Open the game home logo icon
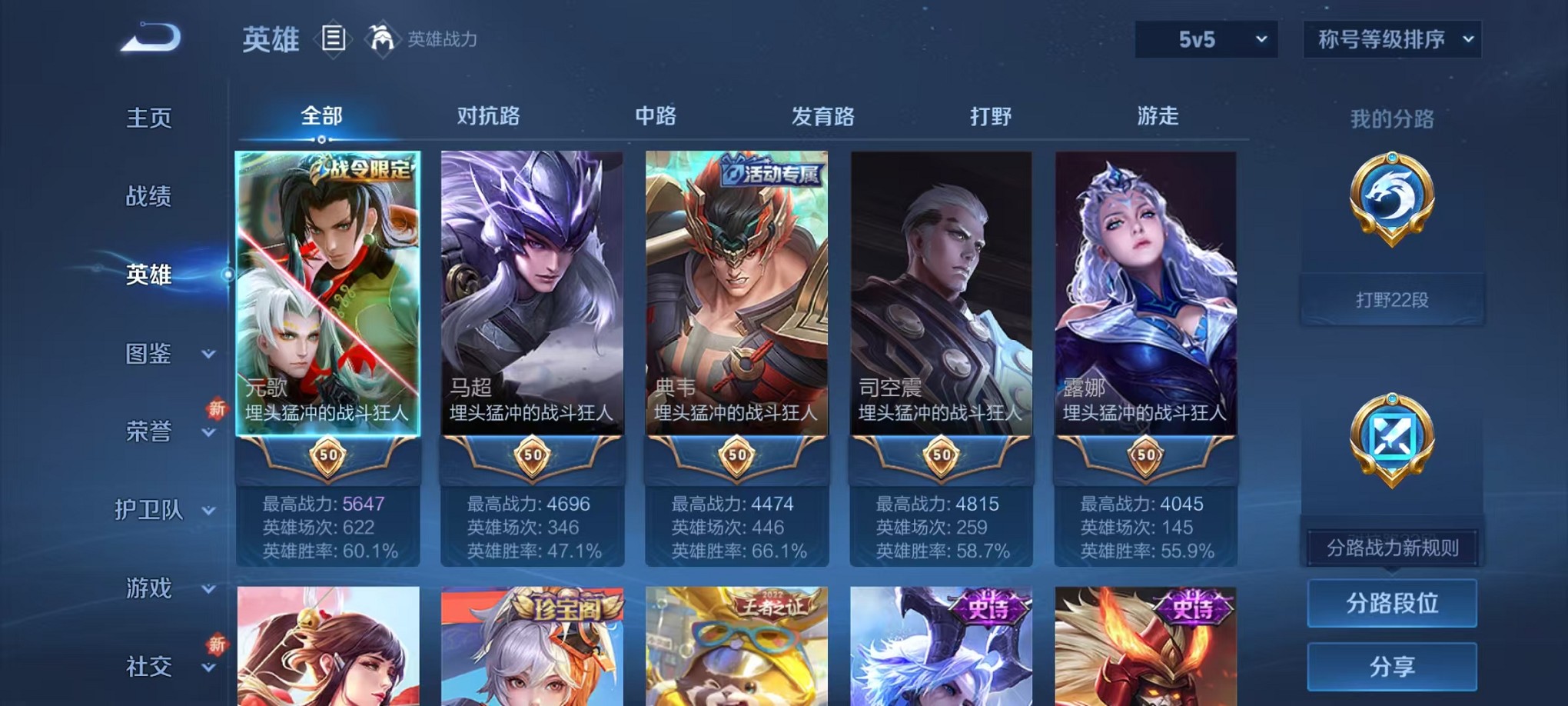1568x706 pixels. [148, 38]
